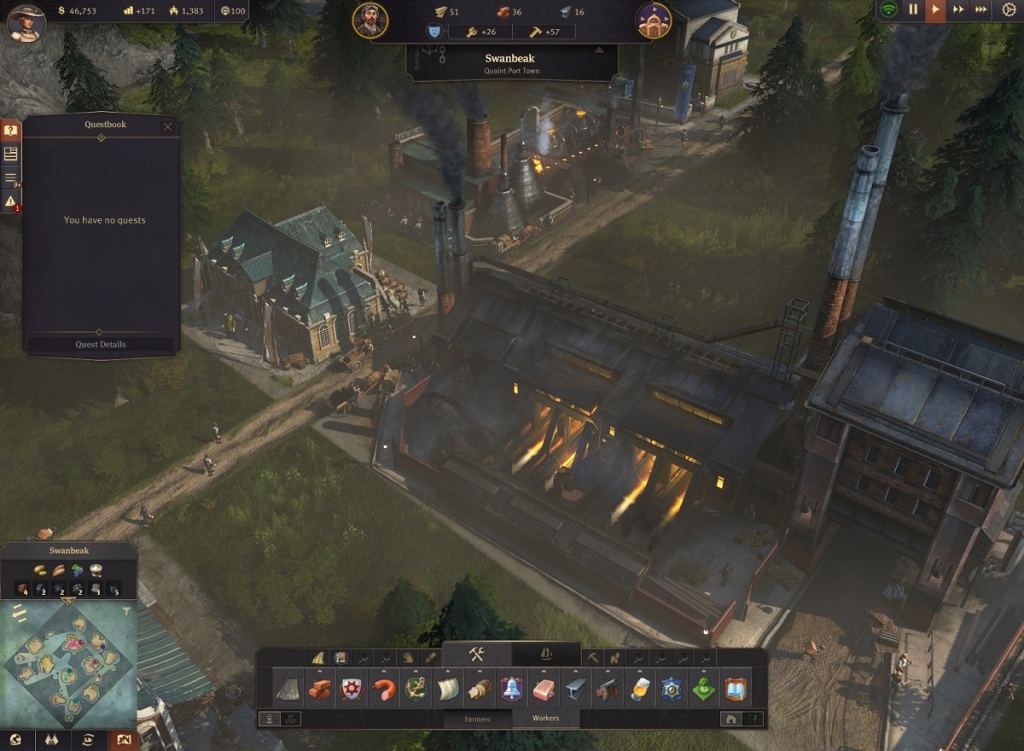Open the red warning notification icon
The height and width of the screenshot is (751, 1024).
10,202
